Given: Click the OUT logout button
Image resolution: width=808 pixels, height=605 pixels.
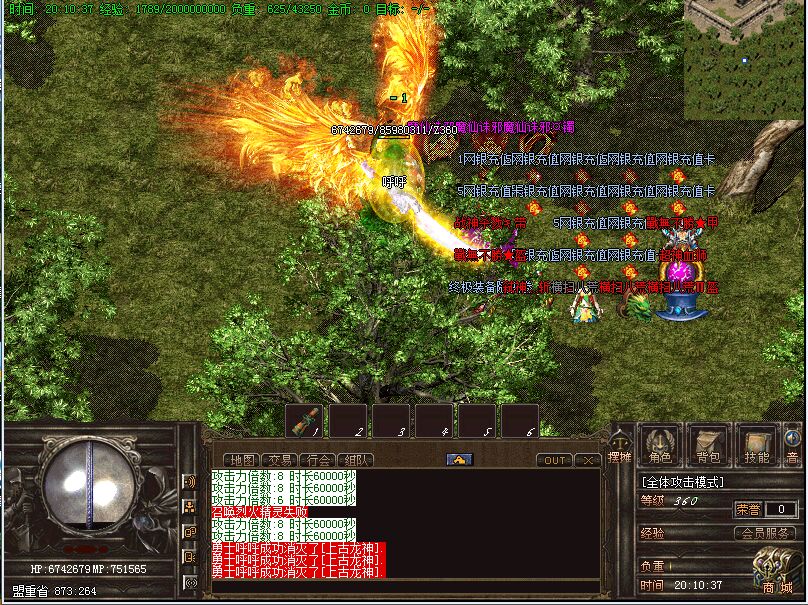Looking at the screenshot, I should tap(554, 460).
